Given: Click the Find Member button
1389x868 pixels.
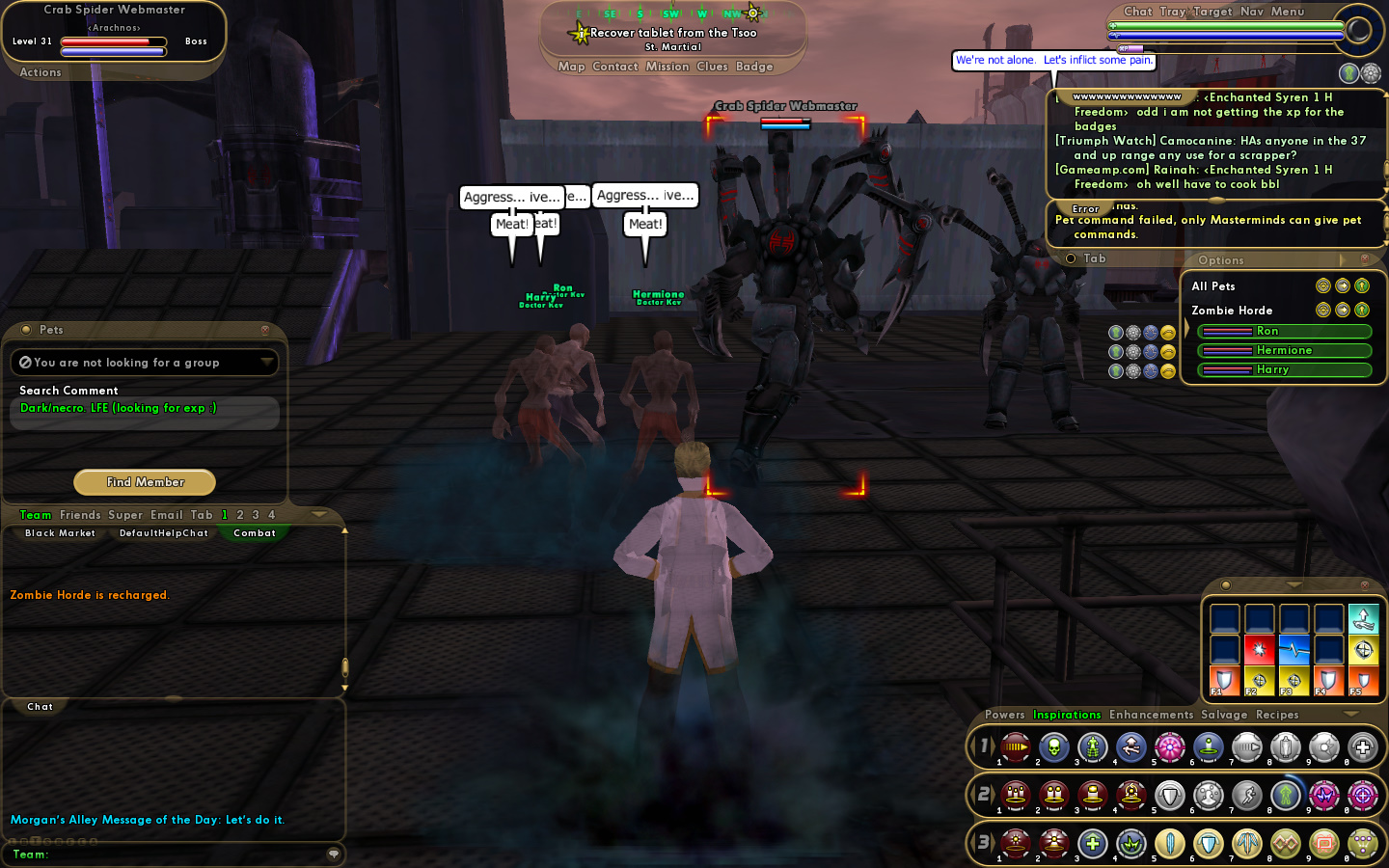Looking at the screenshot, I should click(145, 482).
